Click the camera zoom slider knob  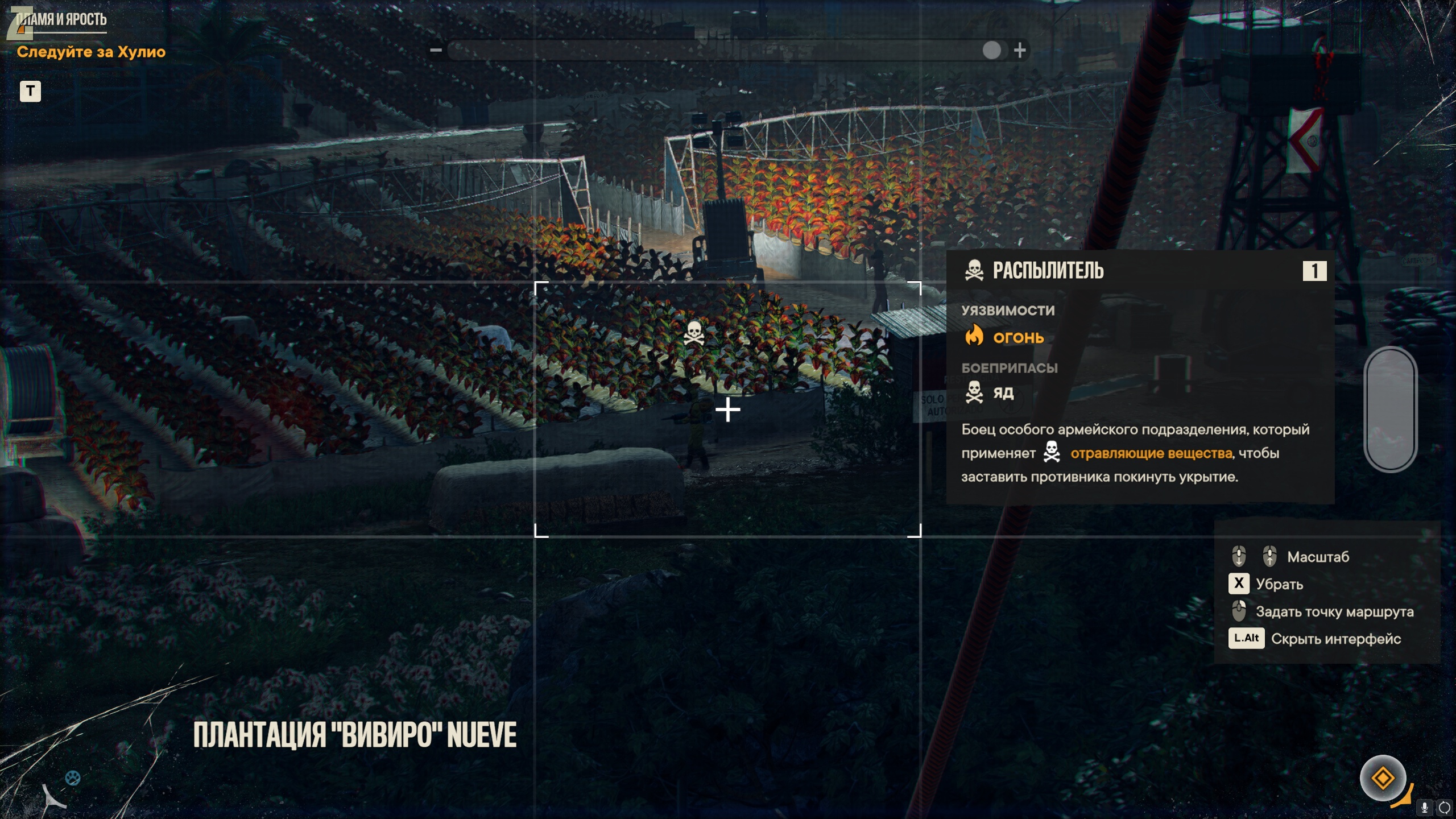(x=991, y=51)
